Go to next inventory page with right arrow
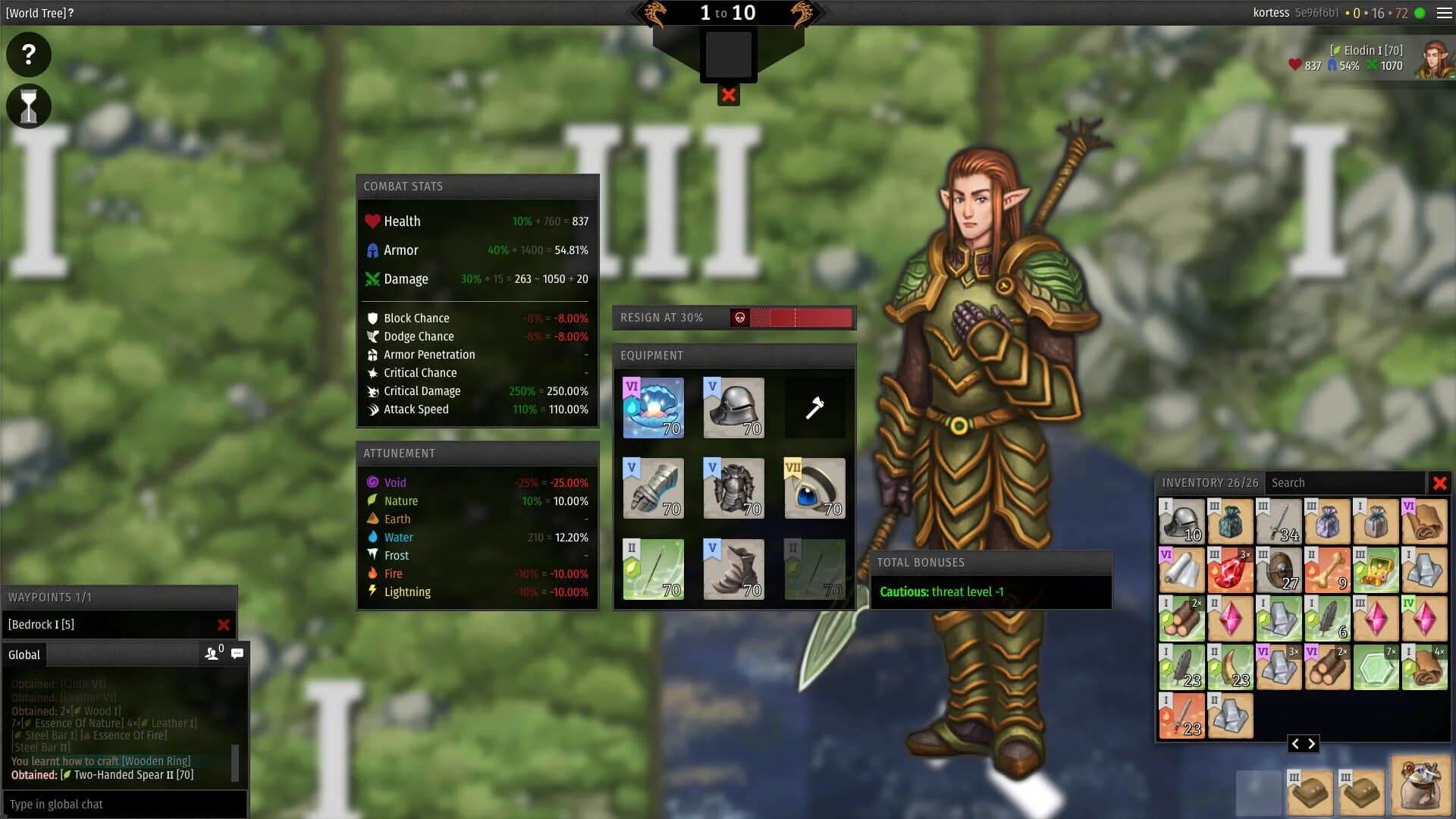Image resolution: width=1456 pixels, height=819 pixels. [x=1313, y=744]
